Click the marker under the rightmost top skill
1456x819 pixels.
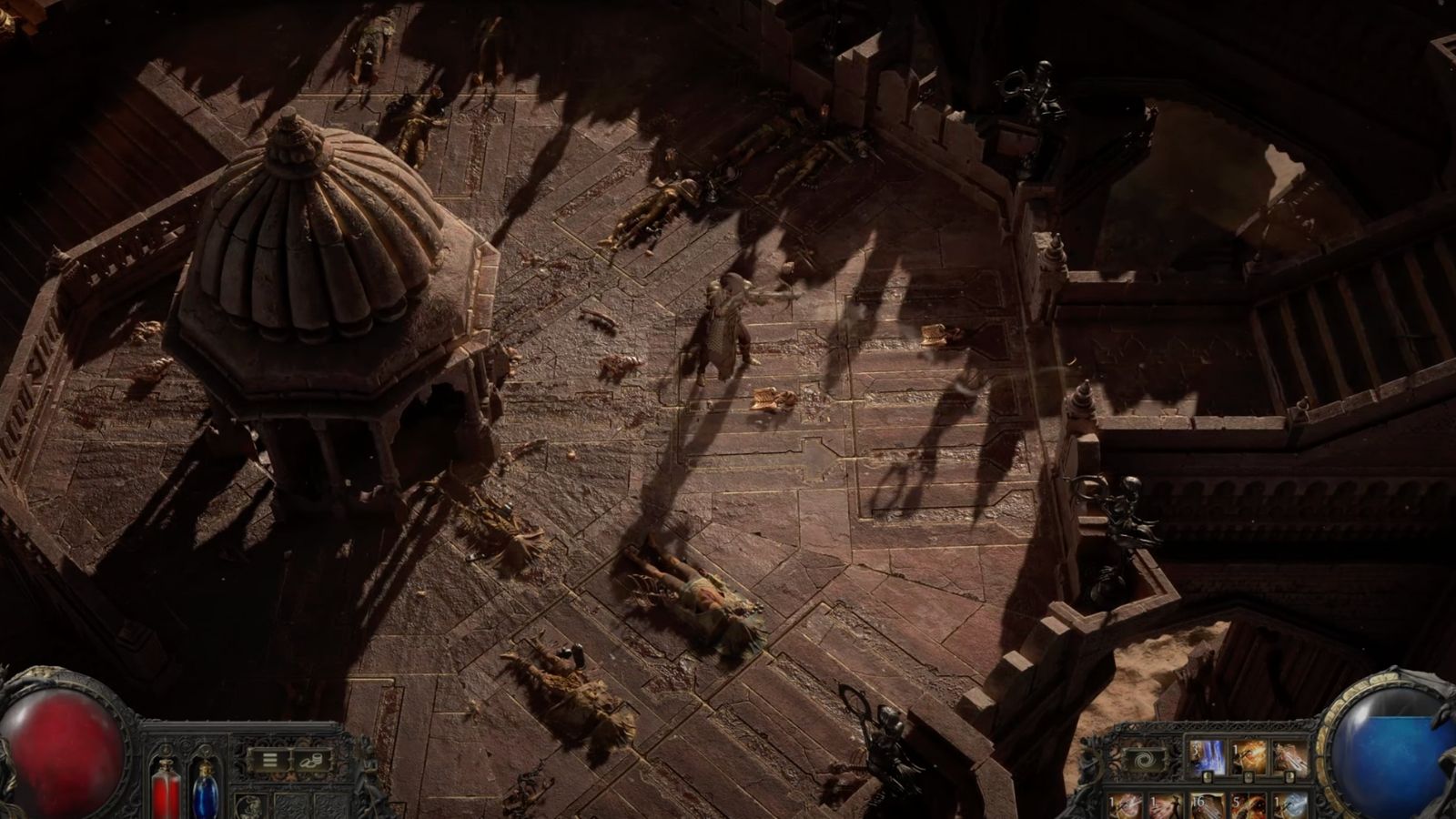(1289, 777)
